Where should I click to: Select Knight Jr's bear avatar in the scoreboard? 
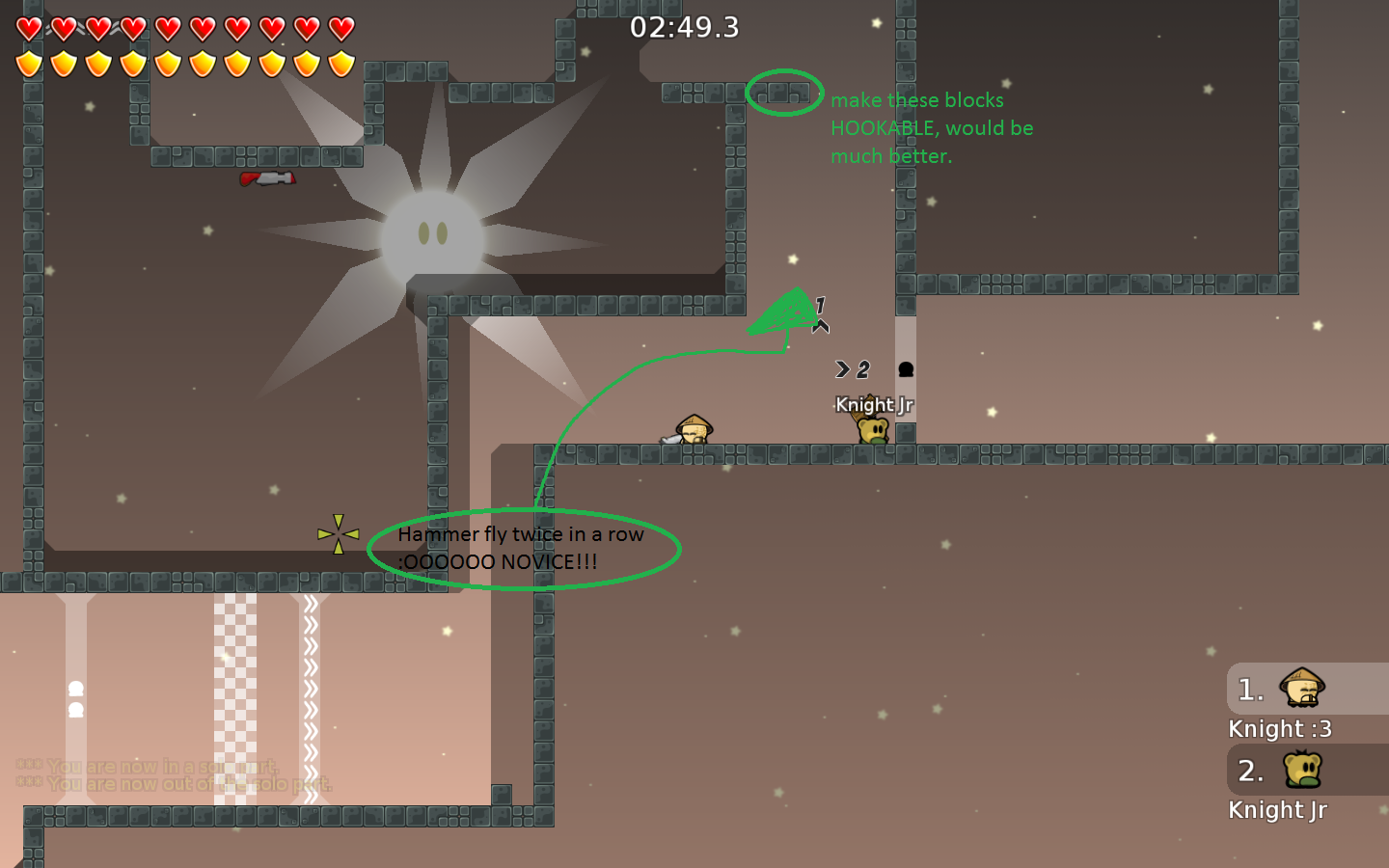click(1304, 771)
